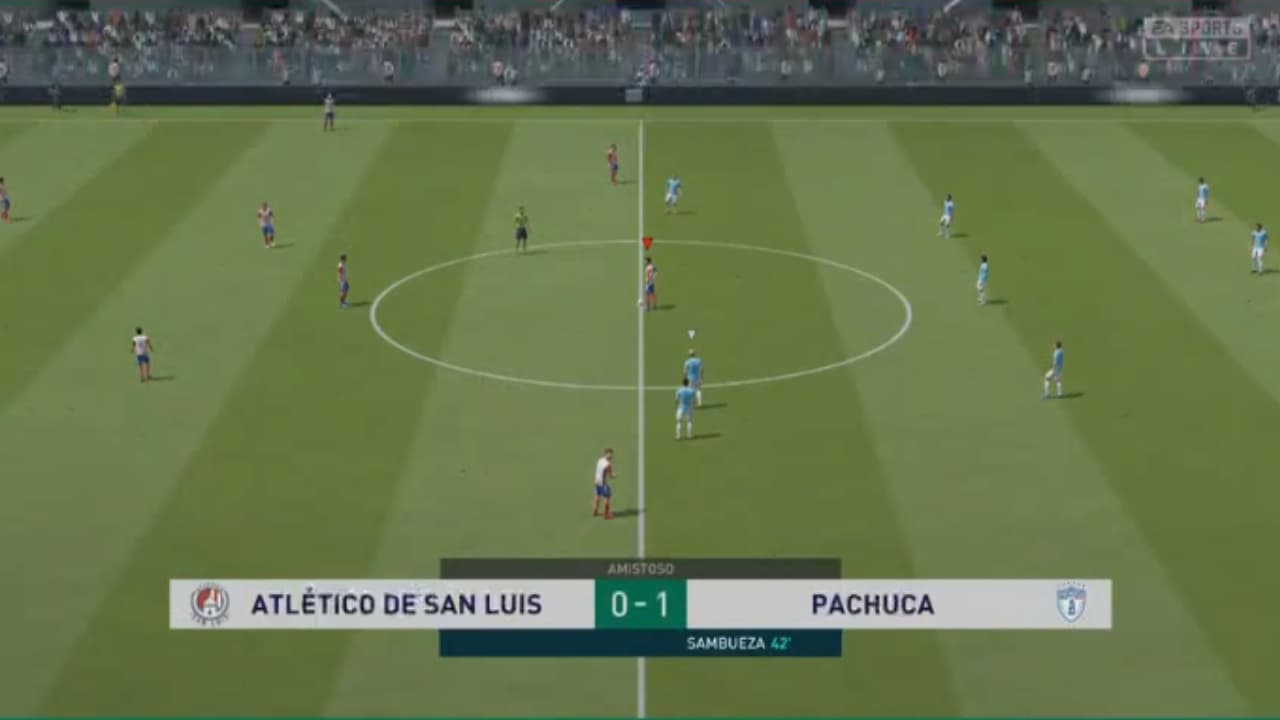The image size is (1280, 720).
Task: Click the Atlético de San Luis crest icon
Action: click(211, 604)
